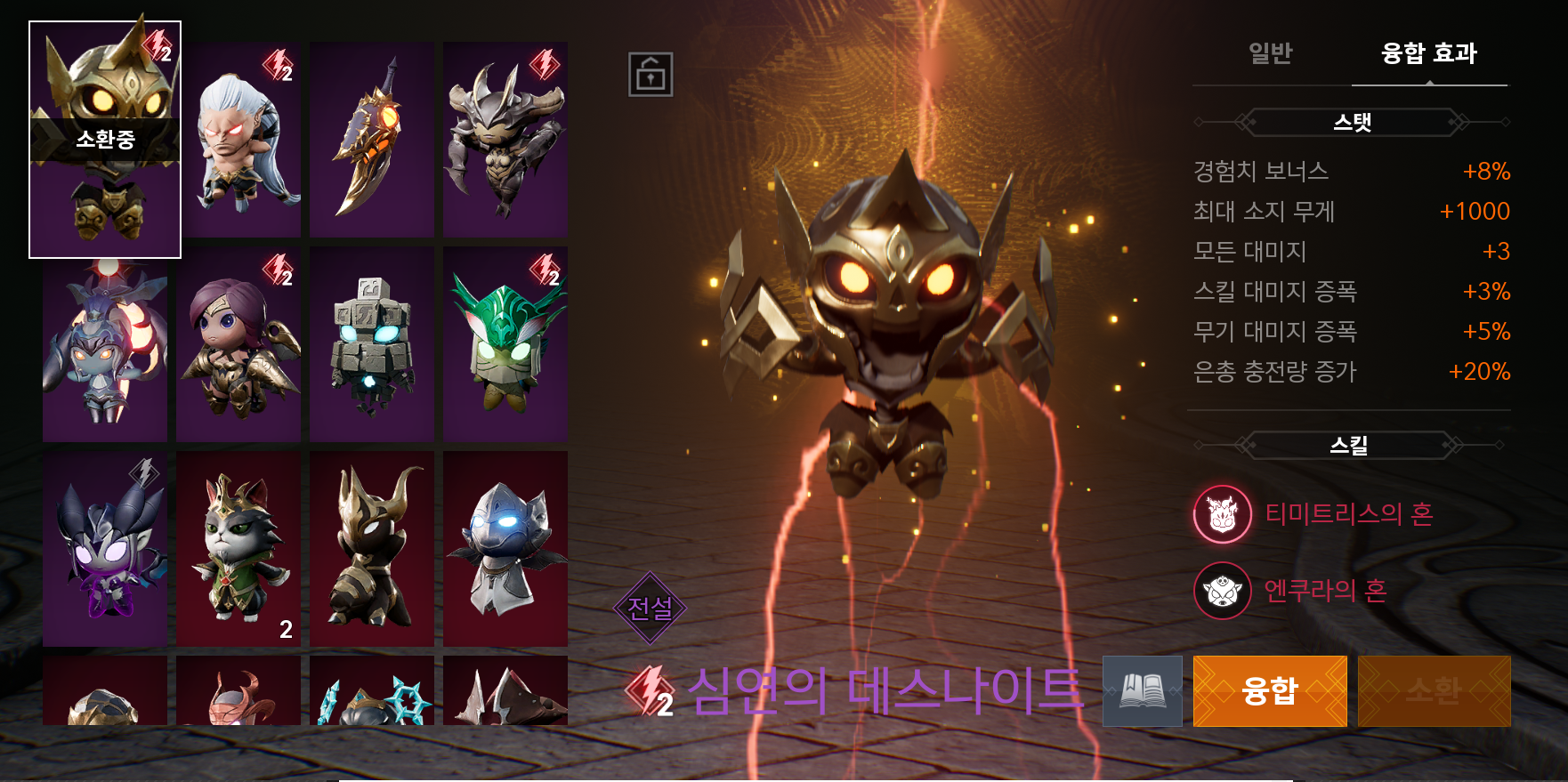Choose the dark purple-eyed armored creature card
1568x782 pixels.
click(105, 549)
